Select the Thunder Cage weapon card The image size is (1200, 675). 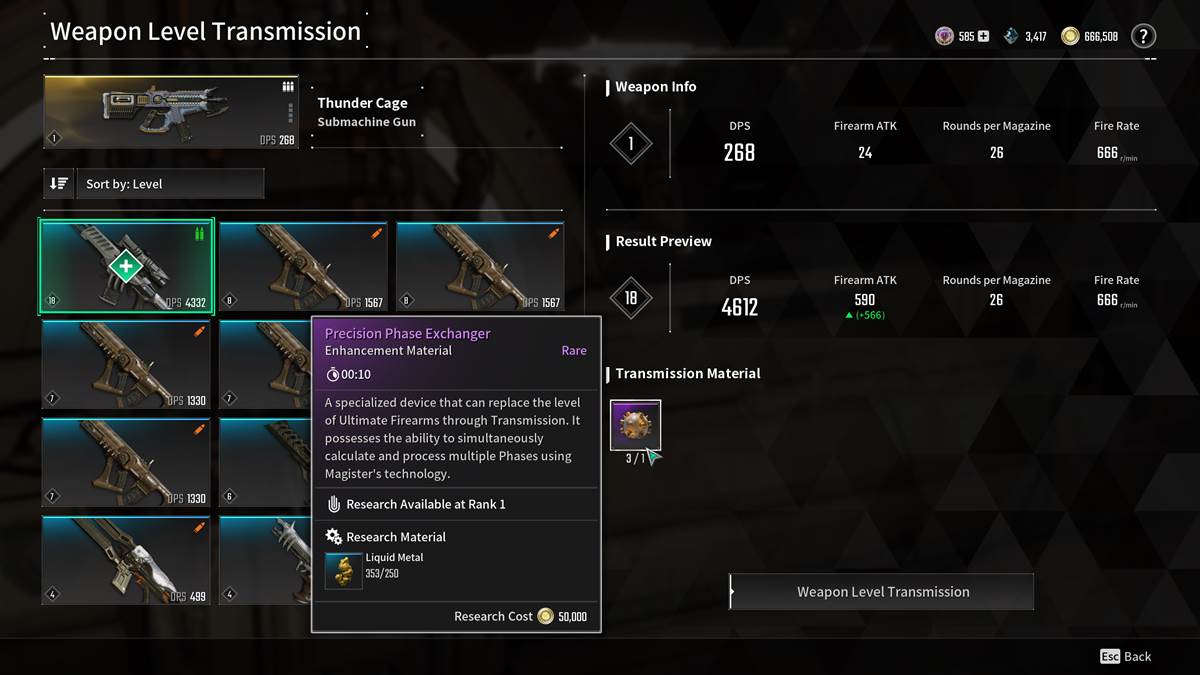coord(171,113)
